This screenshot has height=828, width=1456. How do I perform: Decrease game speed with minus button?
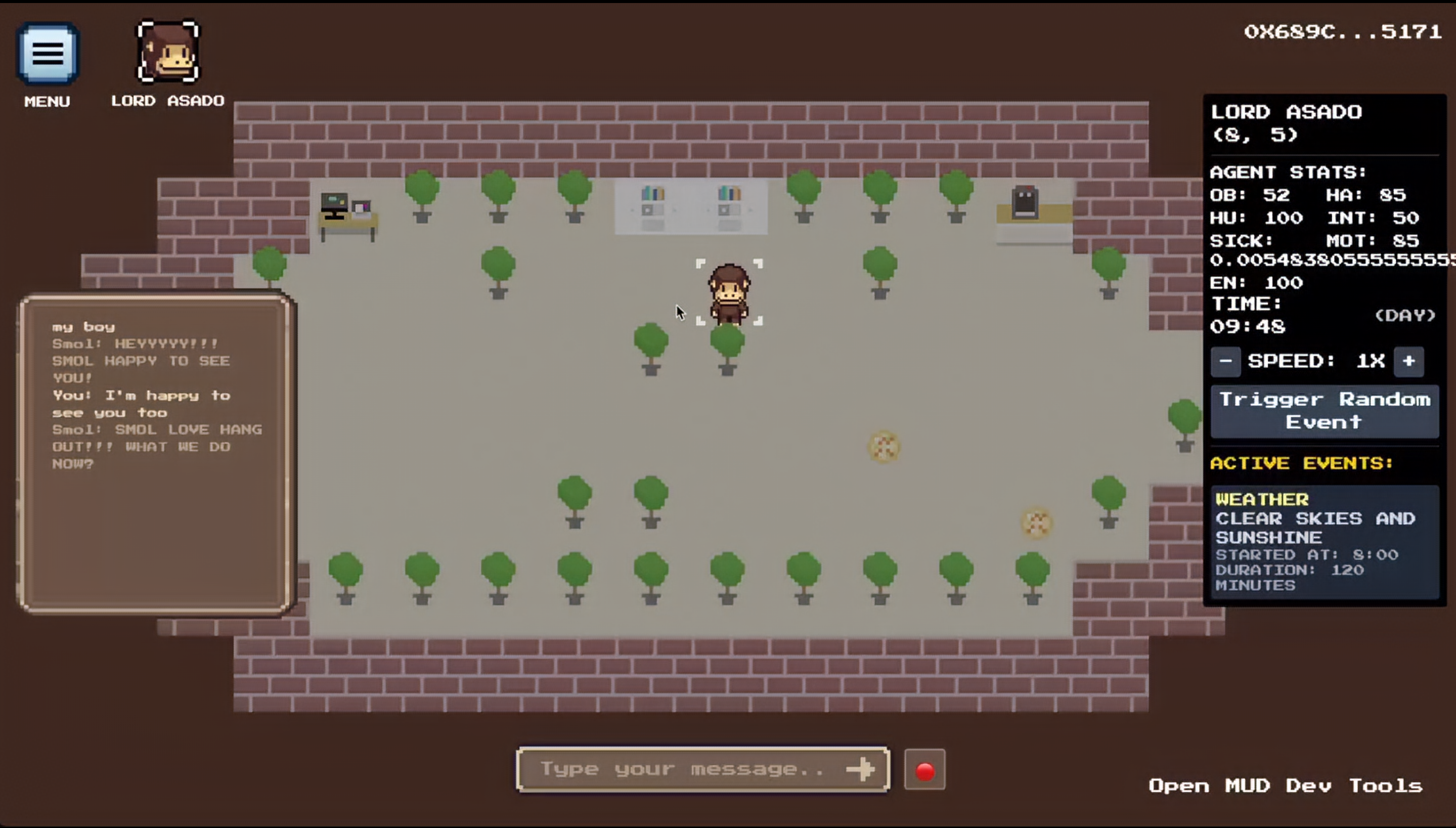(x=1225, y=362)
